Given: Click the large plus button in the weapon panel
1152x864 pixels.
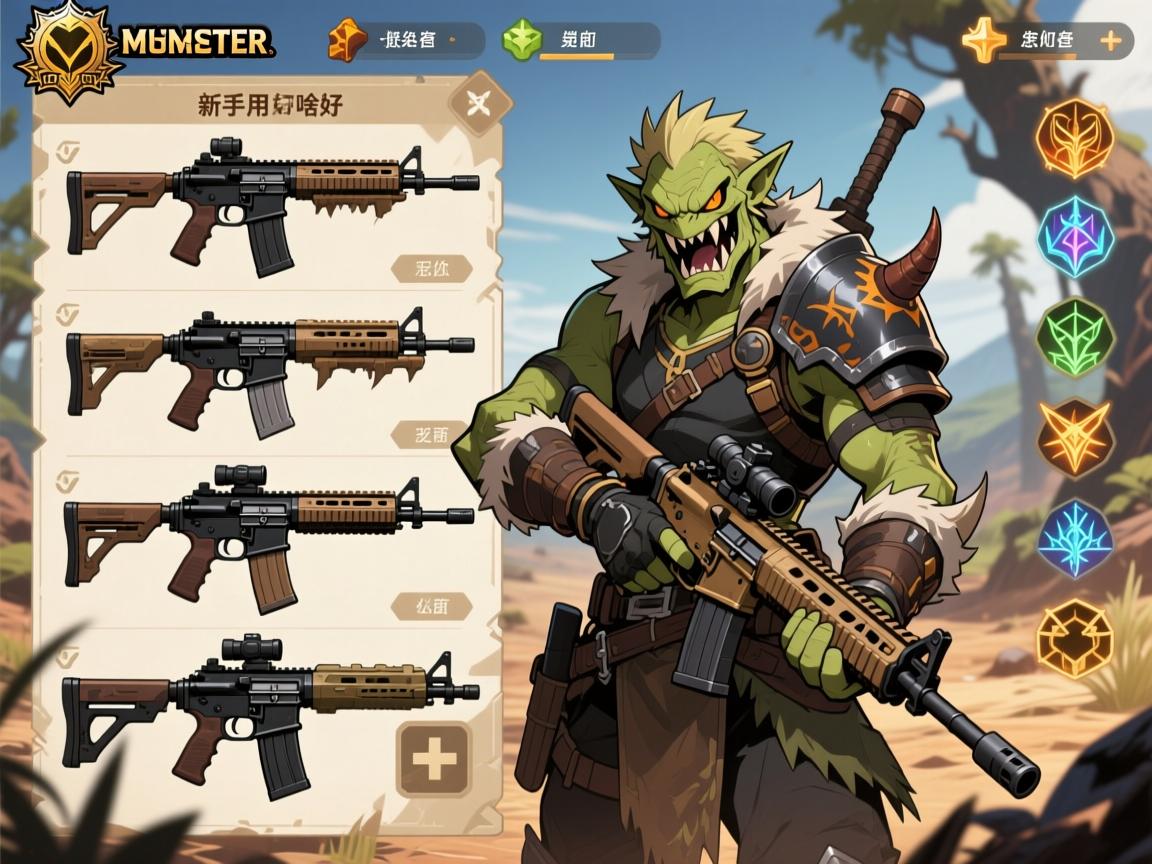Looking at the screenshot, I should point(434,759).
